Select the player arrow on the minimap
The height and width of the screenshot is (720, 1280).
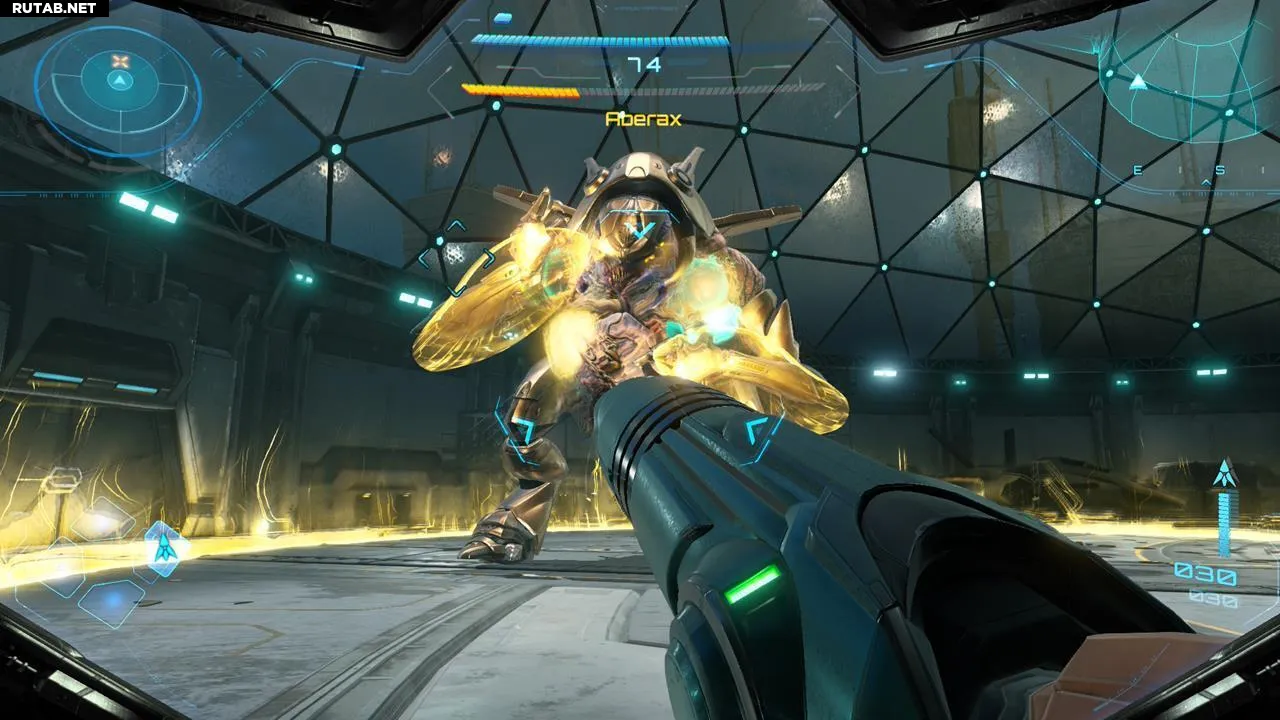tap(1137, 82)
